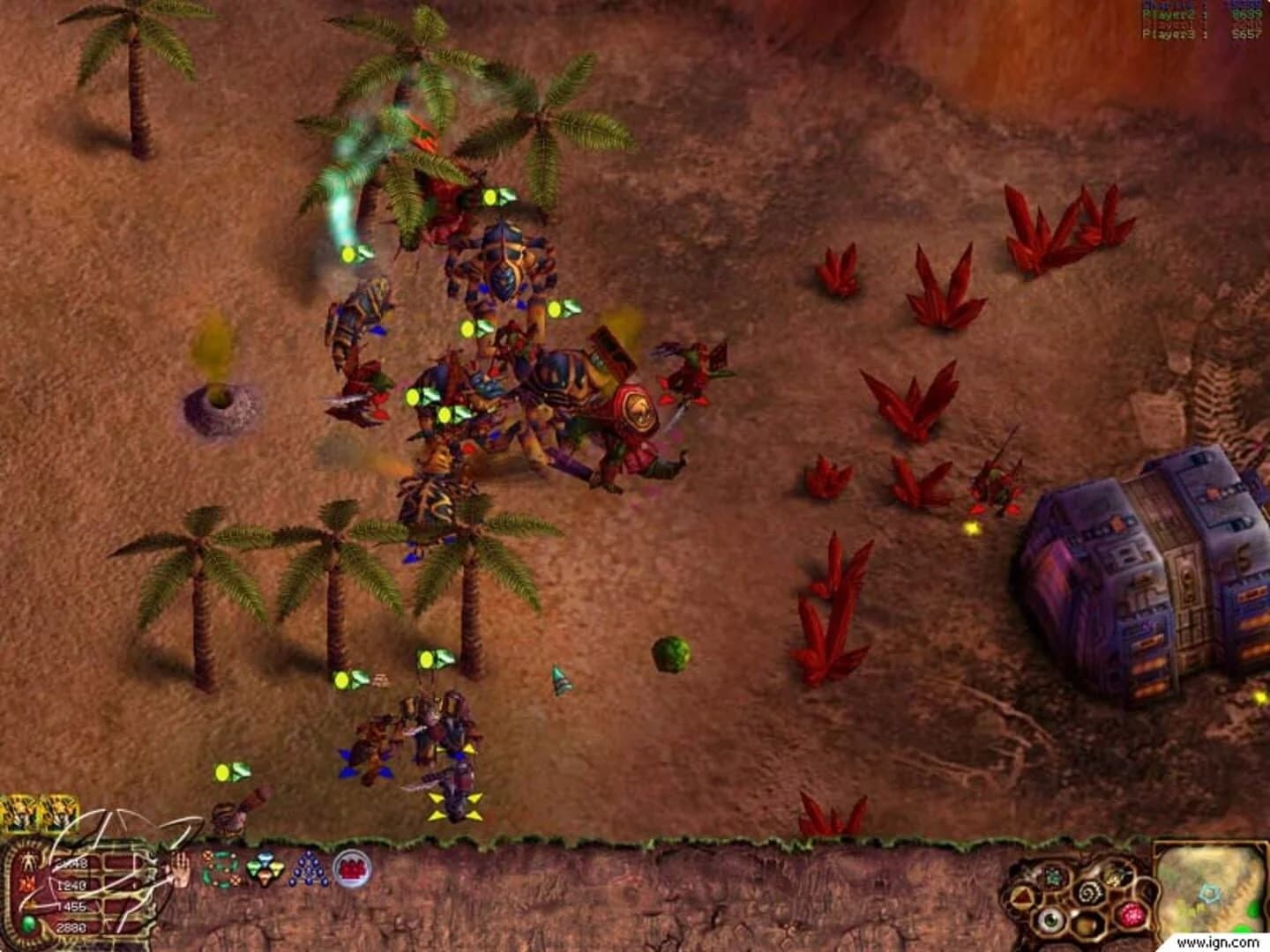Select the red triangle icon in the honeycomb panel

coord(1021,895)
